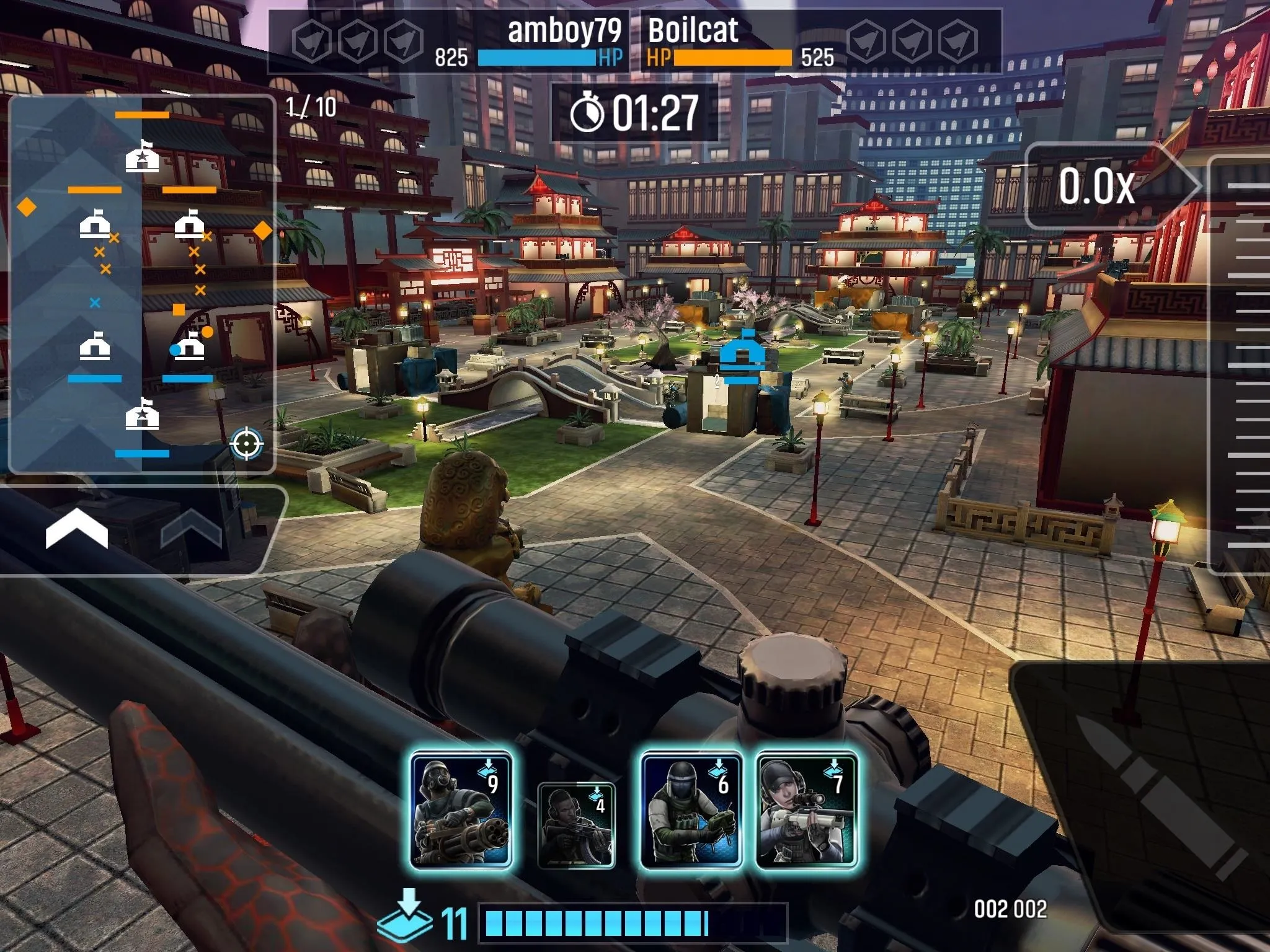This screenshot has width=1270, height=952.
Task: Pick the sniper unit card costing 7
Action: 807,809
